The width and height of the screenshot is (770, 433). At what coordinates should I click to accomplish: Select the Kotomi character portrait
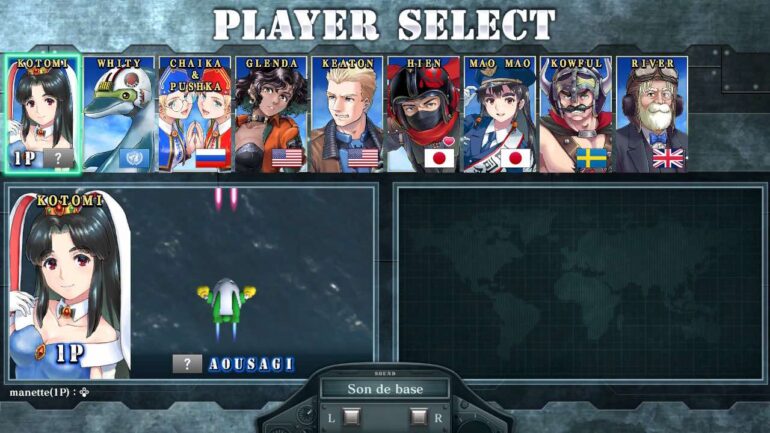pyautogui.click(x=42, y=113)
